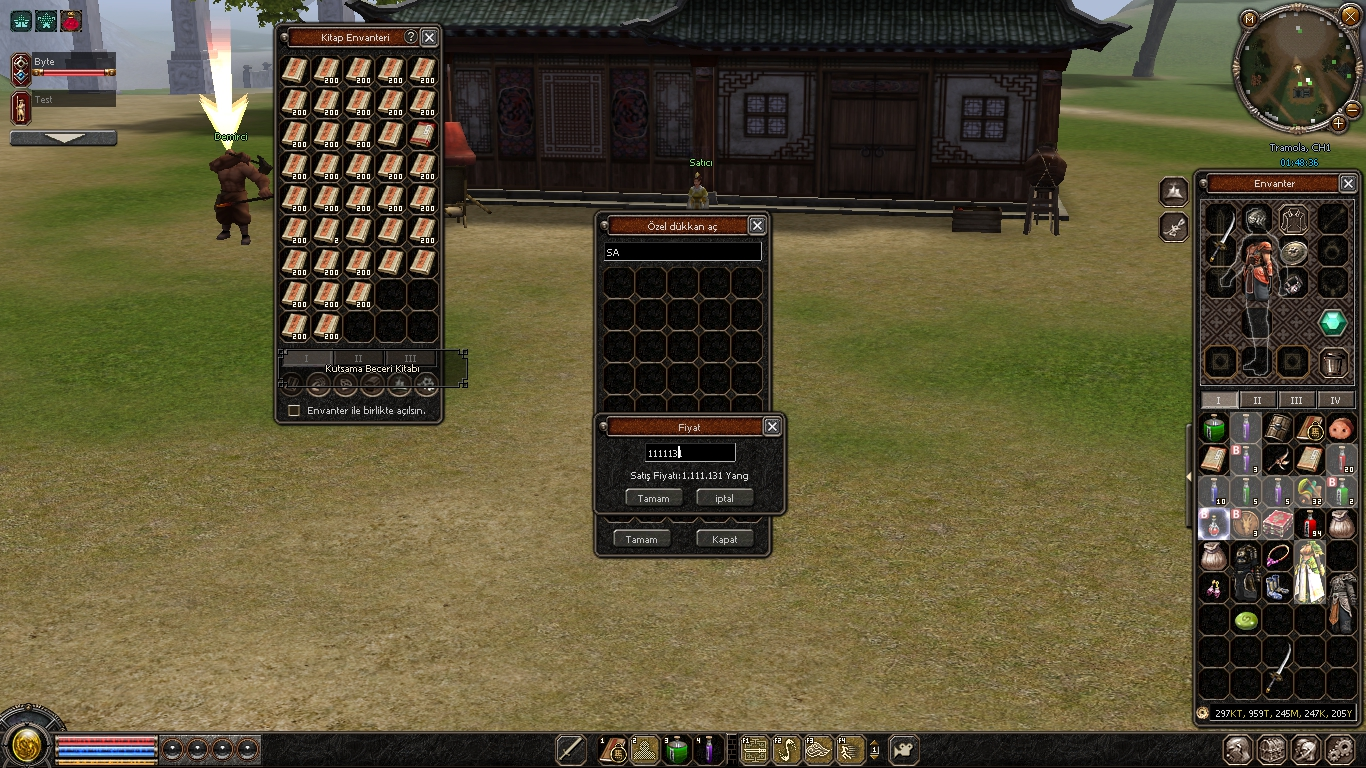Viewport: 1366px width, 768px height.
Task: Zoom in on the minimap with plus button
Action: (1338, 123)
